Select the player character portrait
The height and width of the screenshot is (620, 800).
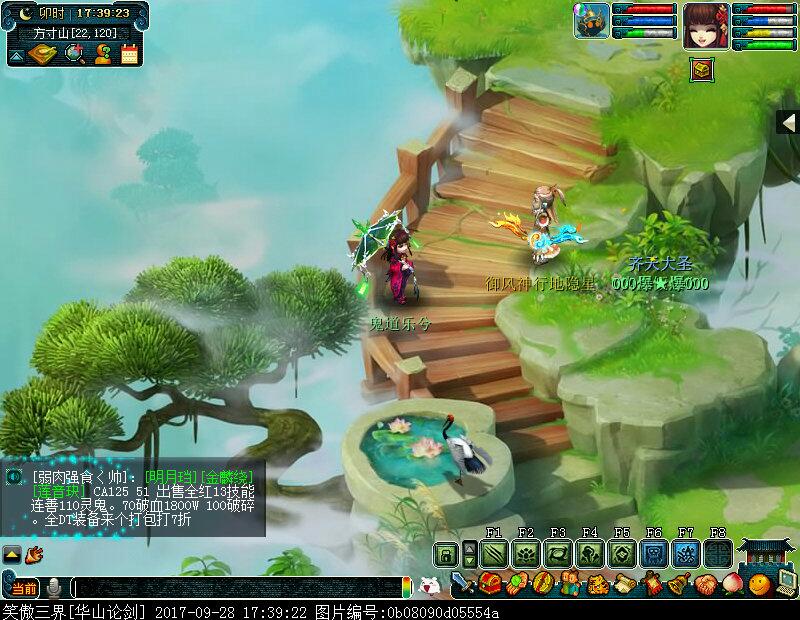[705, 22]
